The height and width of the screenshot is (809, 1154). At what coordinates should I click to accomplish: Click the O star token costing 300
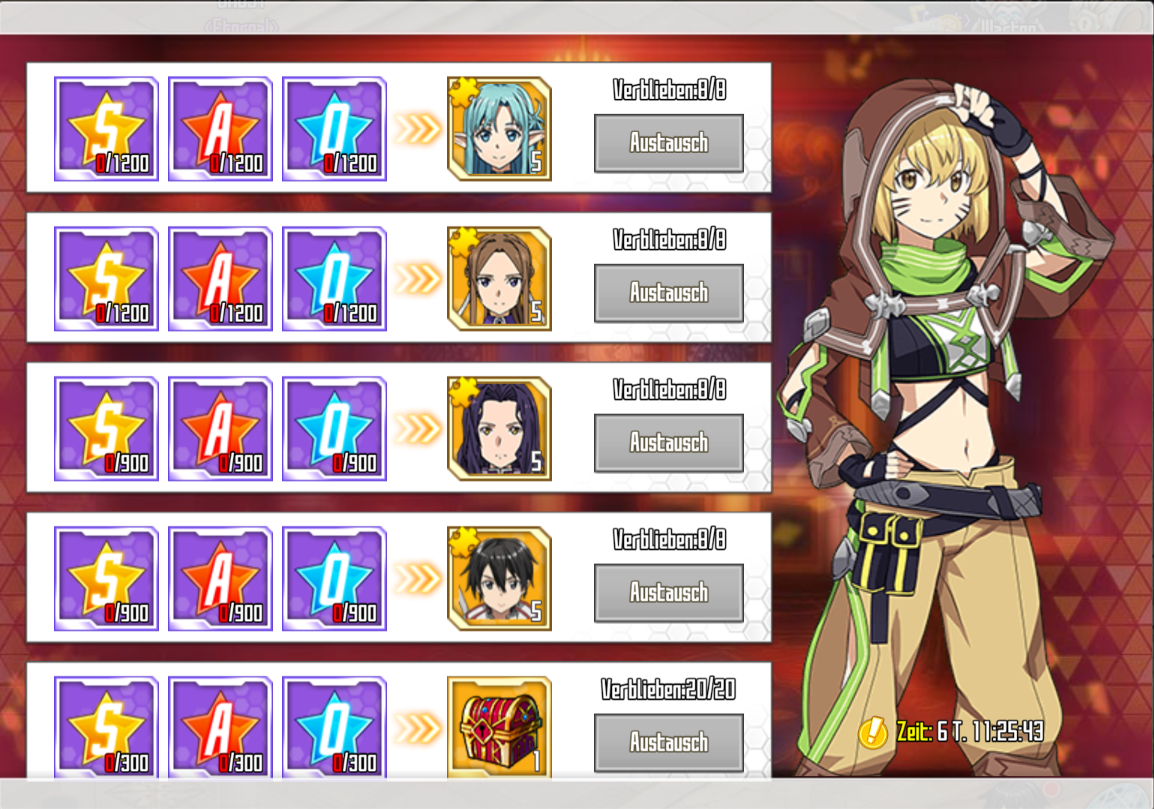(334, 727)
